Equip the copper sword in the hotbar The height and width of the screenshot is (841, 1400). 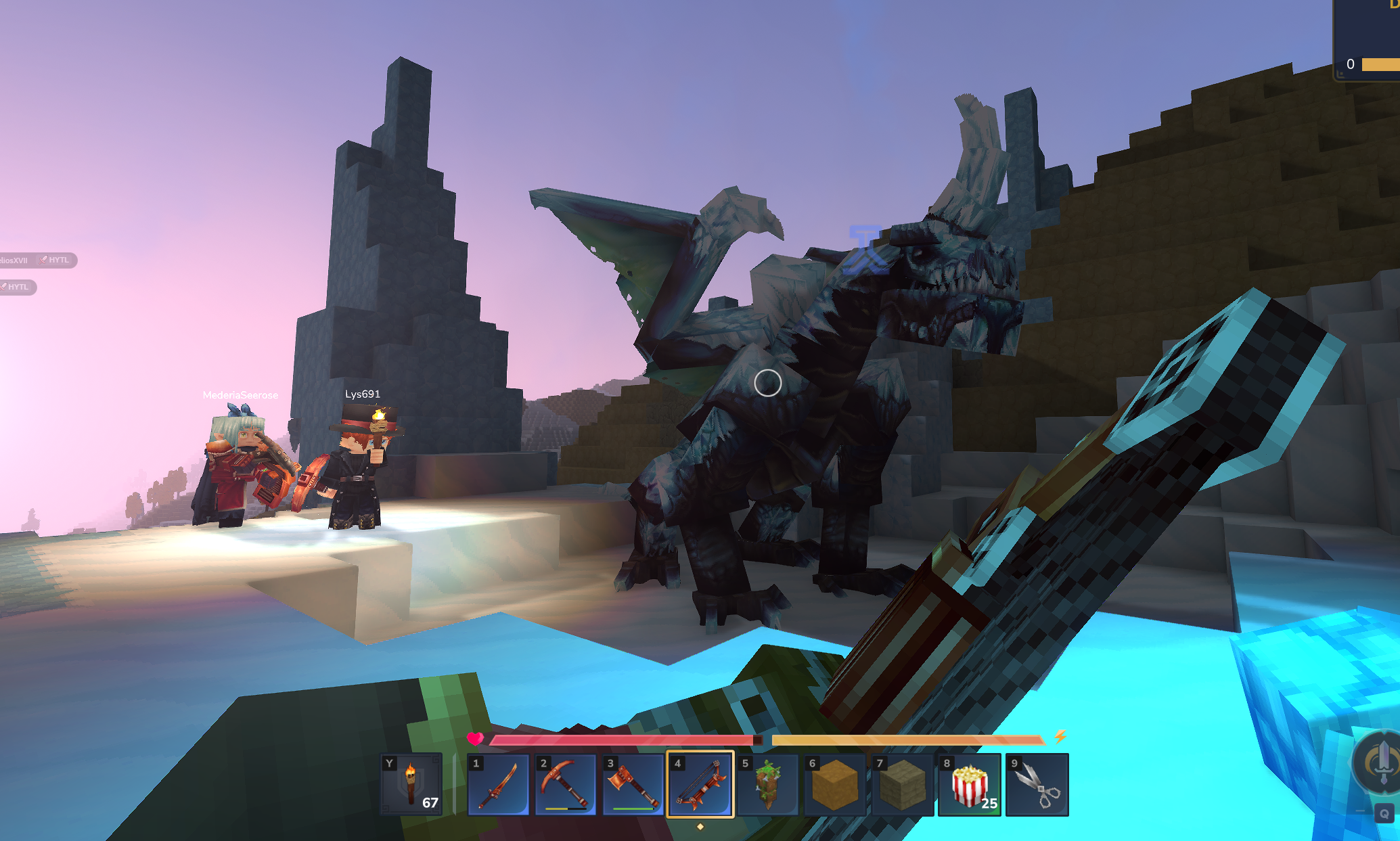coord(498,785)
